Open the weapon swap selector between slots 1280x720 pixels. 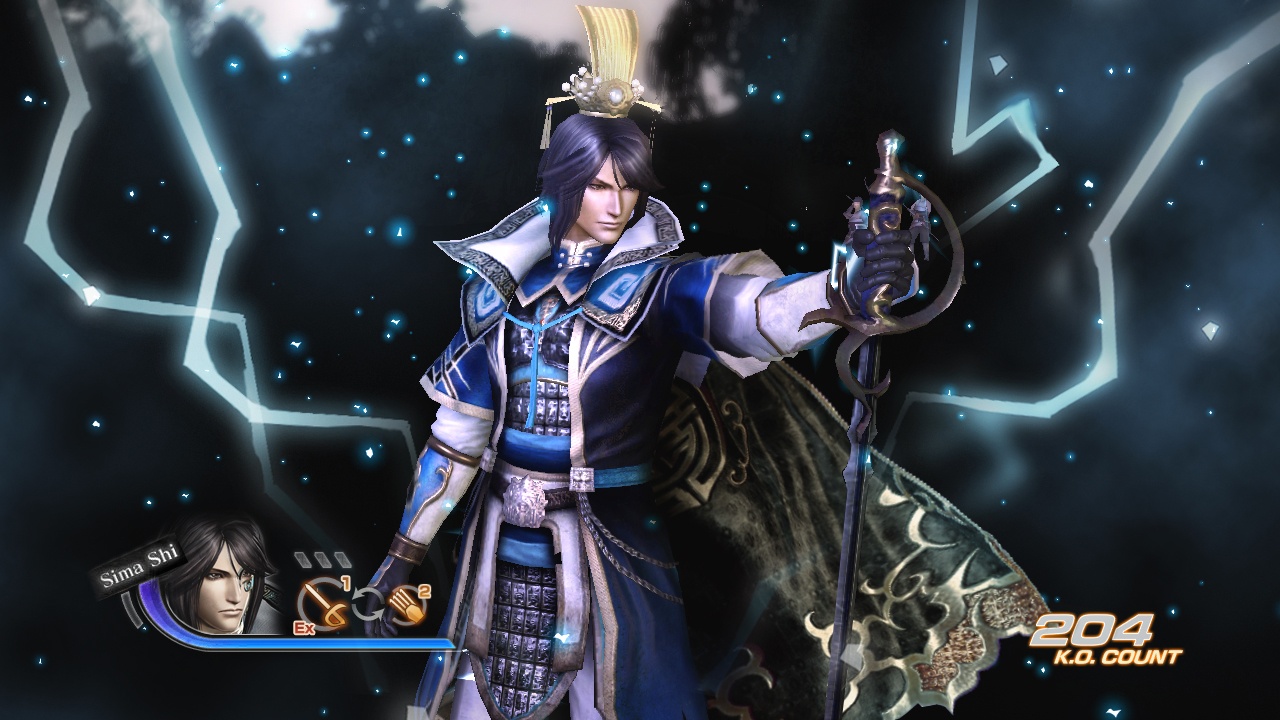click(368, 601)
